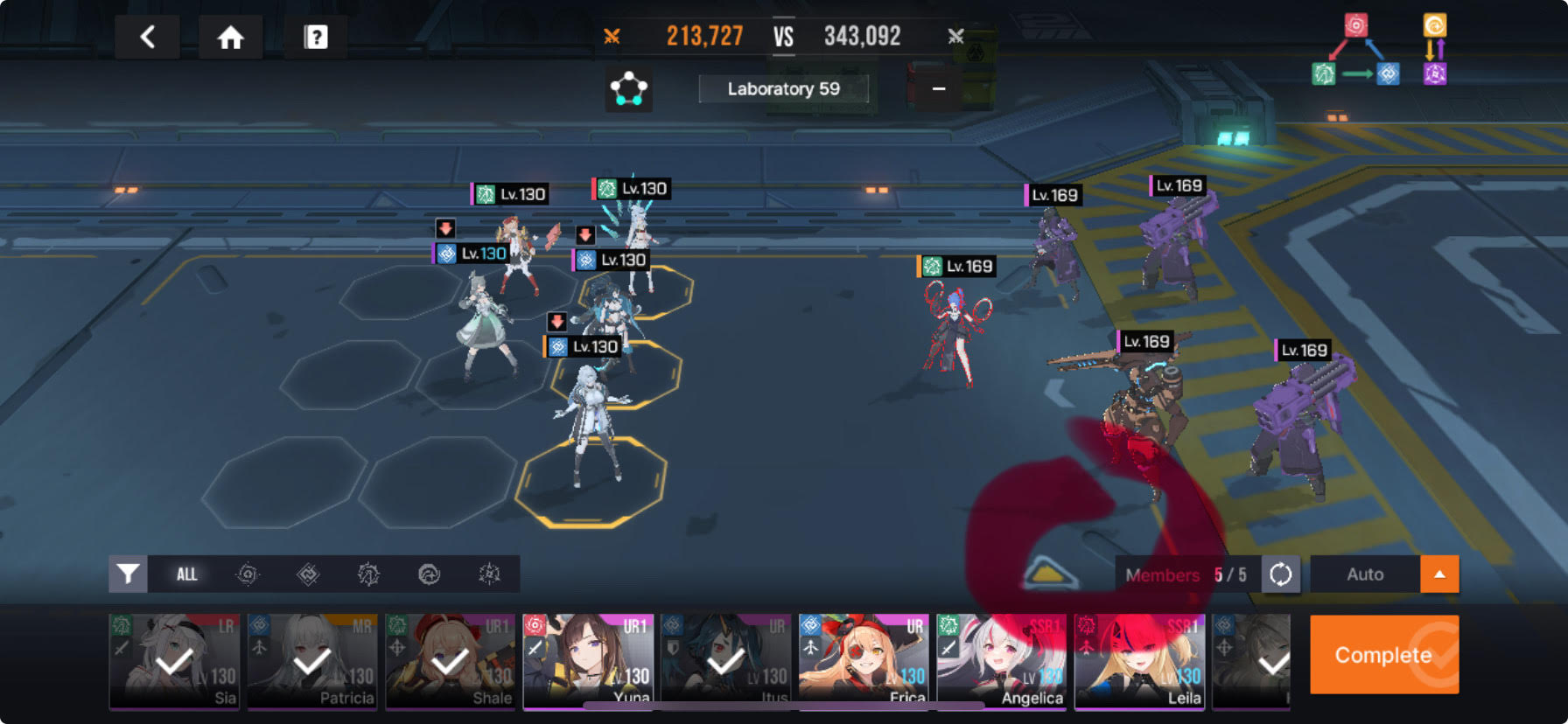
Task: Open the question mark help button
Action: point(315,37)
